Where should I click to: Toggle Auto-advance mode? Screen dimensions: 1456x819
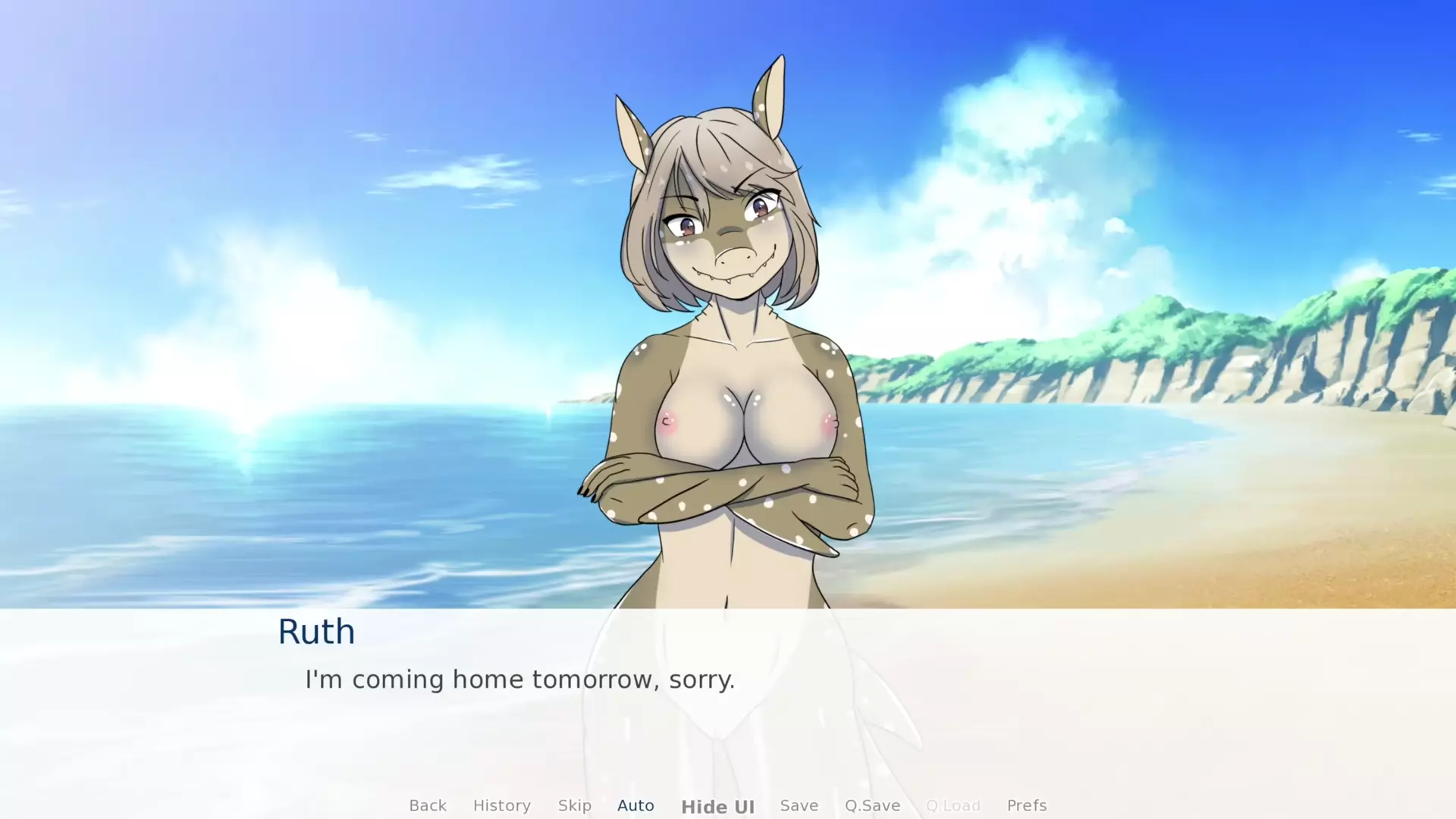635,805
